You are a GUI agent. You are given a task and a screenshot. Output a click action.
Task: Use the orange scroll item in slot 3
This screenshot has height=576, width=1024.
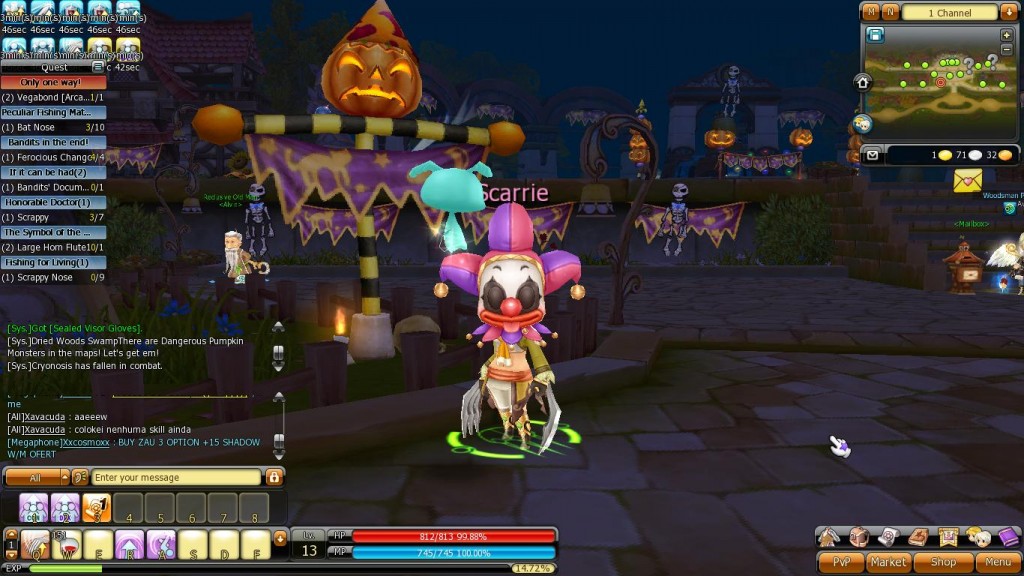[x=97, y=508]
